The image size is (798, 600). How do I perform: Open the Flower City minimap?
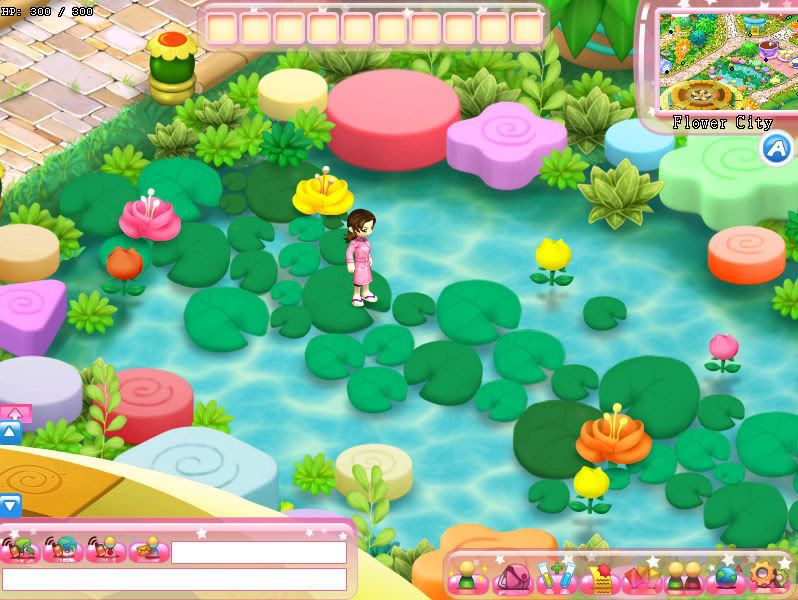tap(721, 60)
